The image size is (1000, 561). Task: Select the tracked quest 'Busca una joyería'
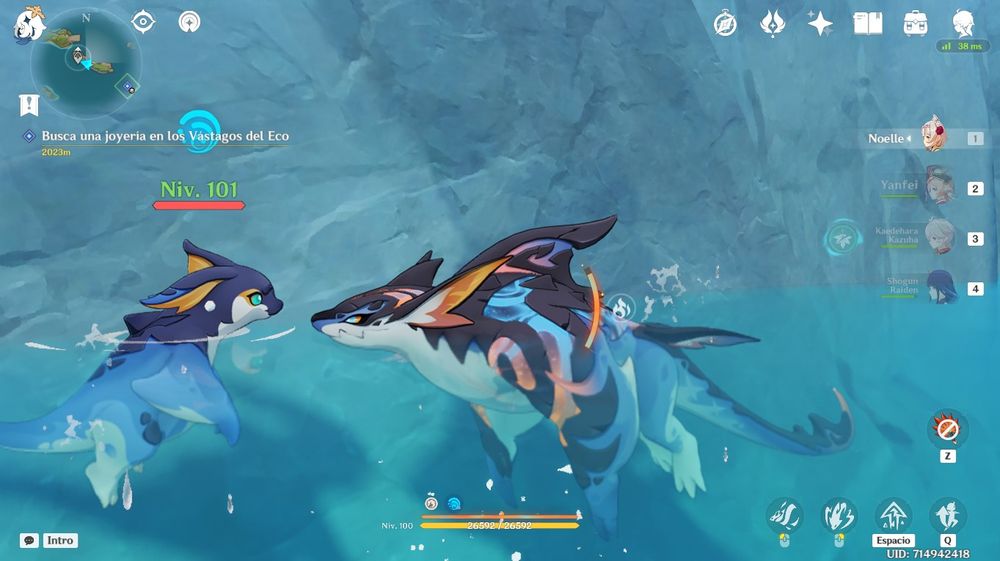[165, 136]
